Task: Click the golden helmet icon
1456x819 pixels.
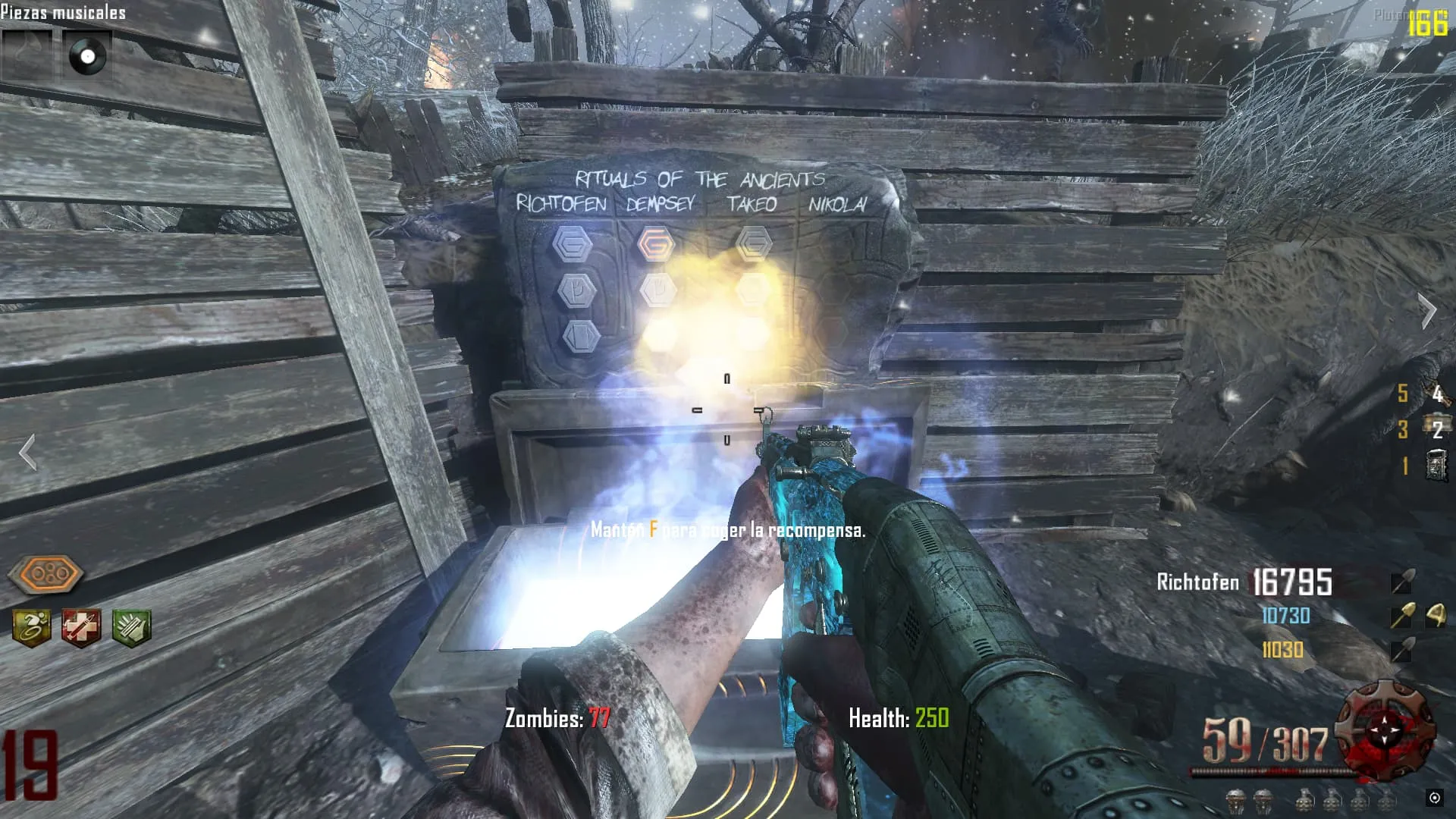Action: (x=1436, y=616)
